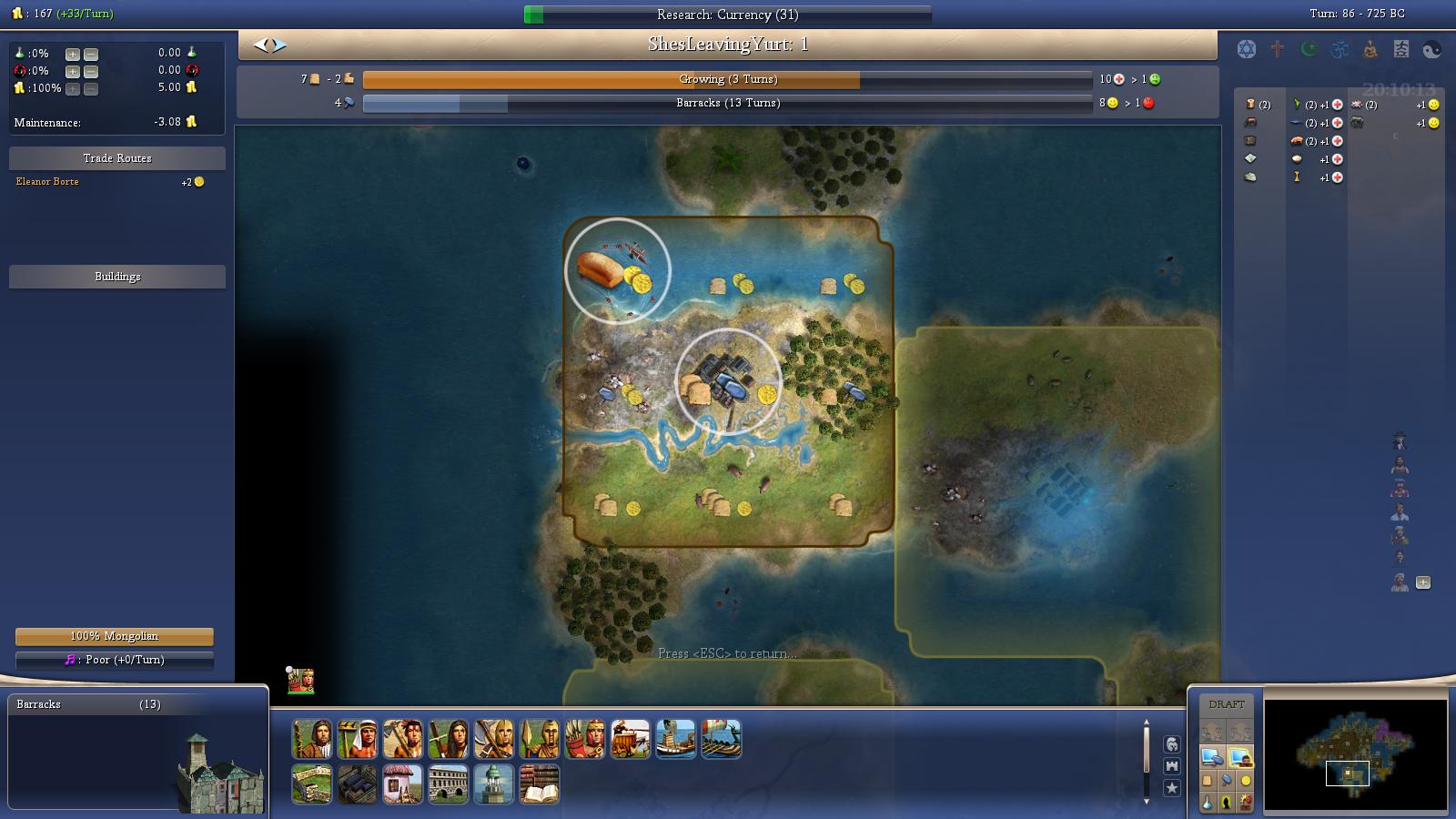Open the Judaism star religion icon
The image size is (1456, 819).
point(1245,49)
